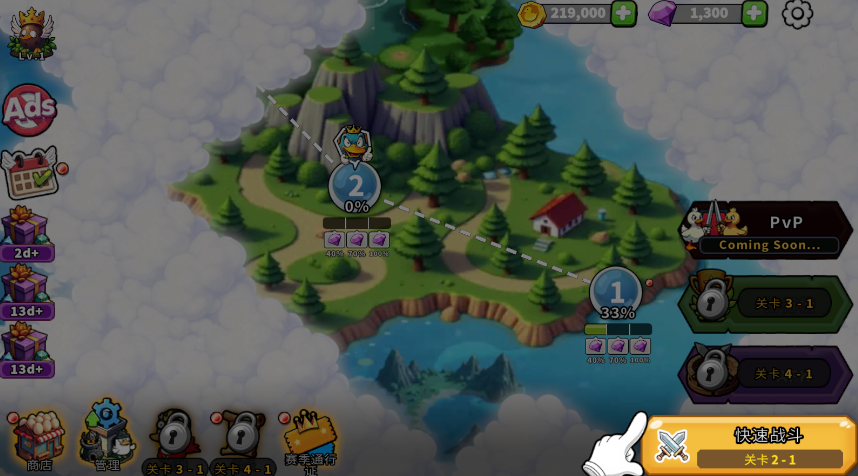Screen dimensions: 858x476
Task: Buy more purple gems via plus button
Action: 754,13
